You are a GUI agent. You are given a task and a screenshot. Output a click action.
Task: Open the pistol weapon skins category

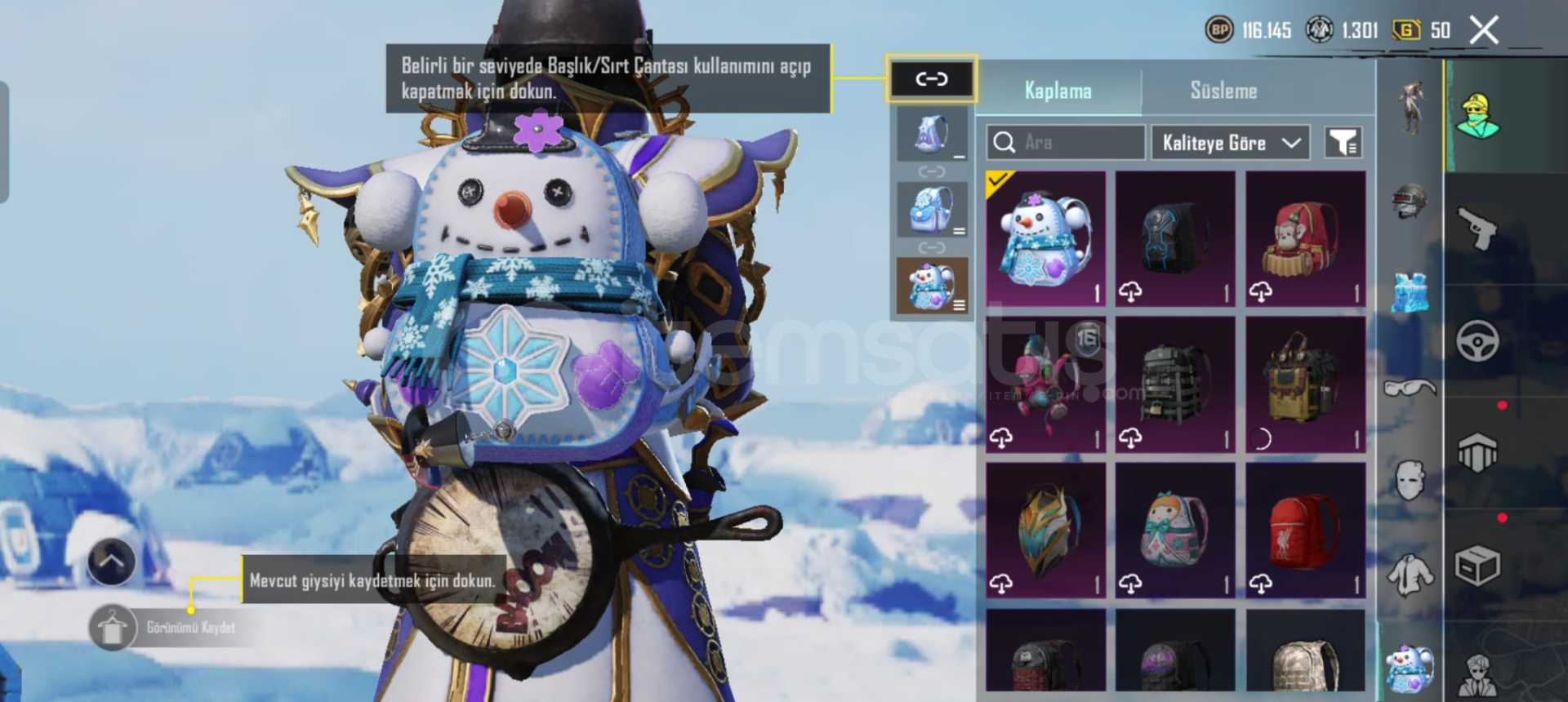click(x=1478, y=229)
